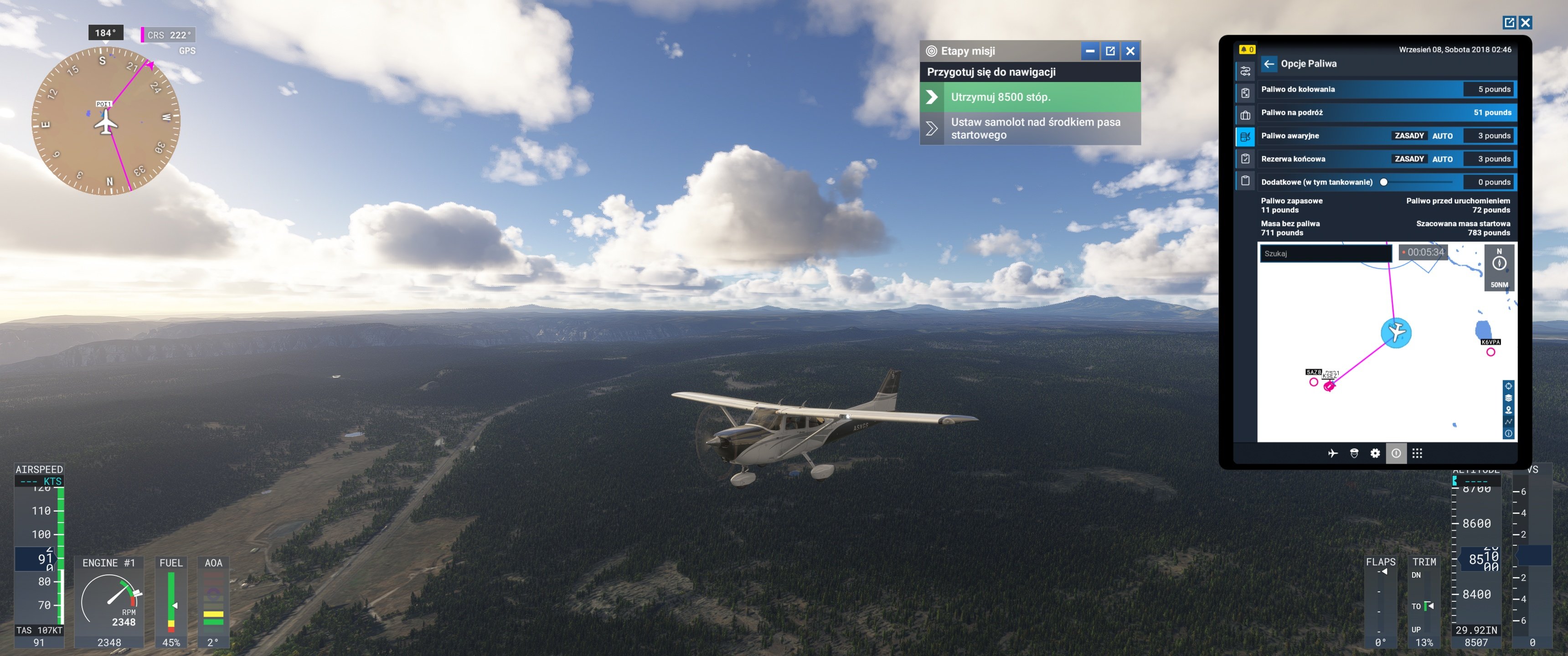Open the luggage payload sidebar tab
The height and width of the screenshot is (656, 1568).
point(1245,115)
